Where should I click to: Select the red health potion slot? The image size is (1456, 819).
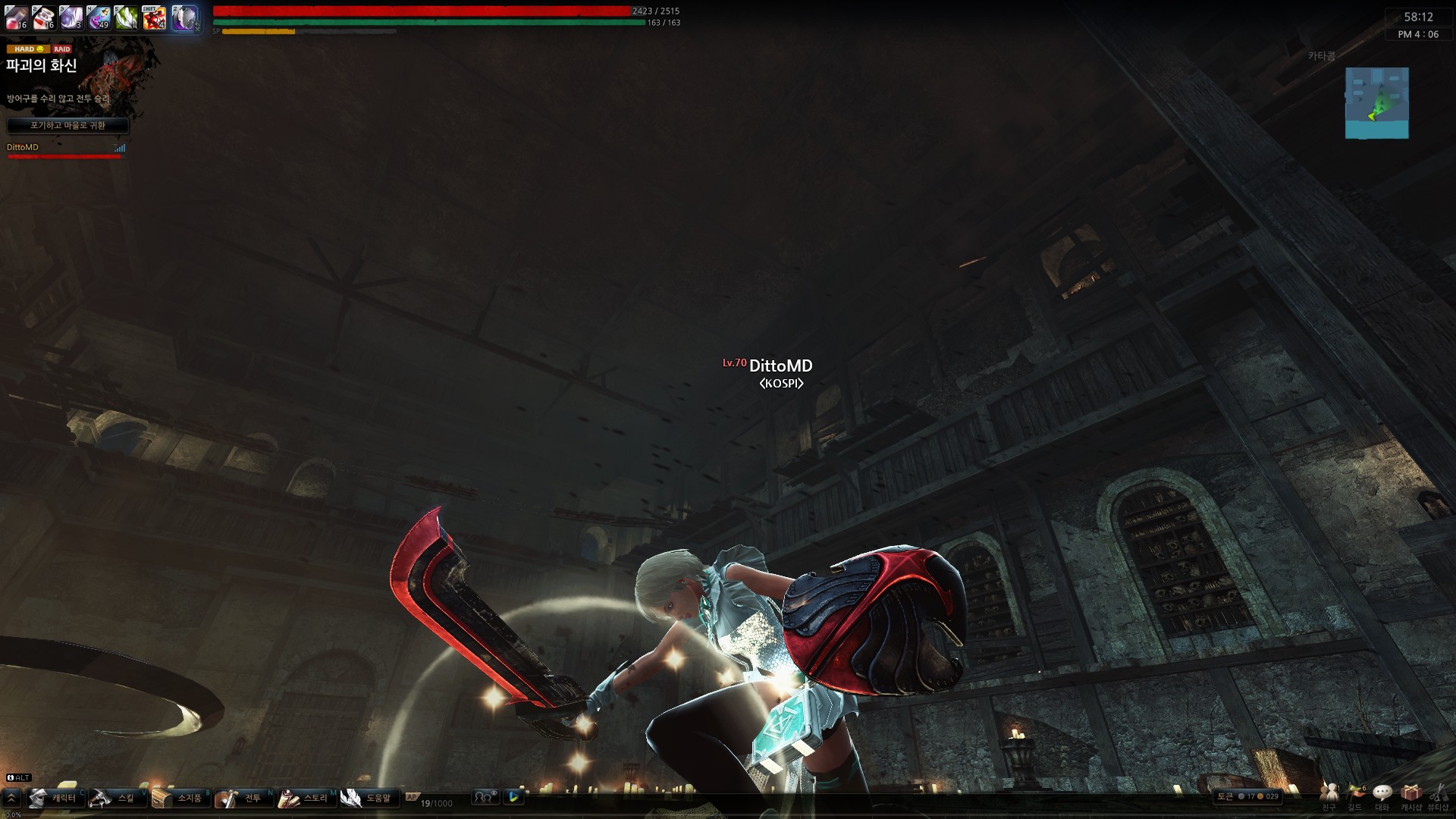(17, 17)
